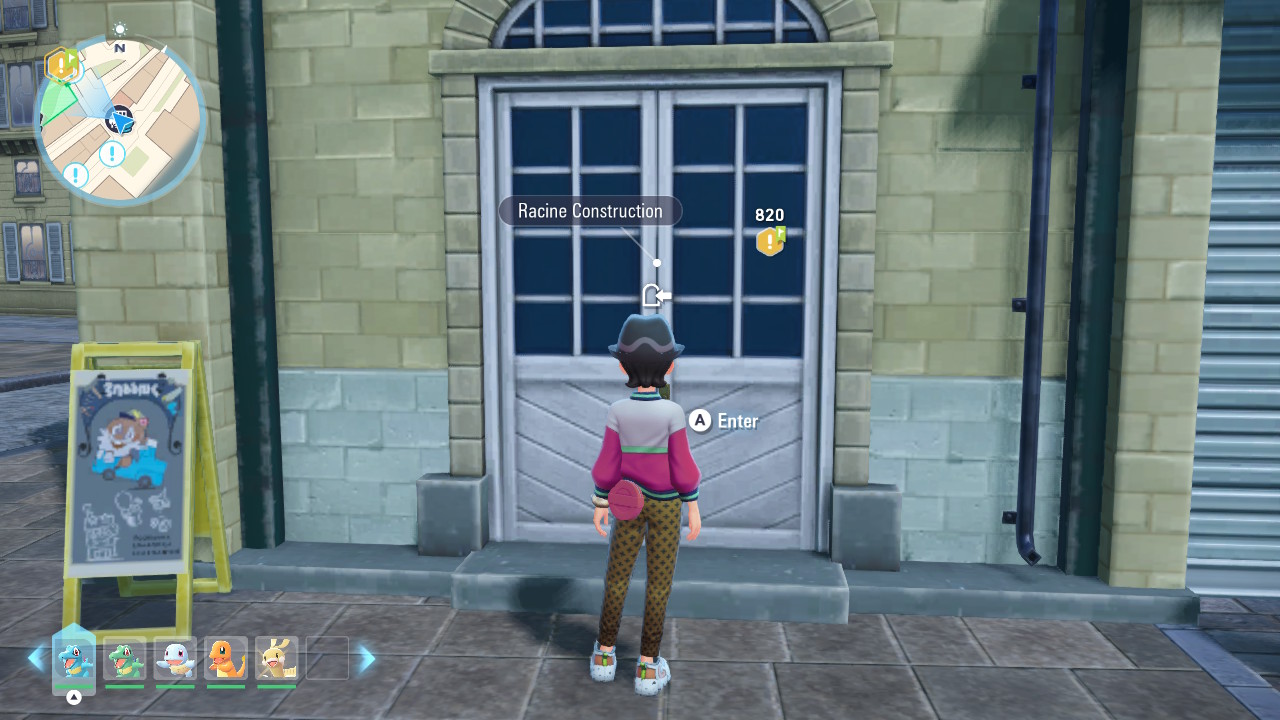Select the green Totodile party slot

pos(125,660)
